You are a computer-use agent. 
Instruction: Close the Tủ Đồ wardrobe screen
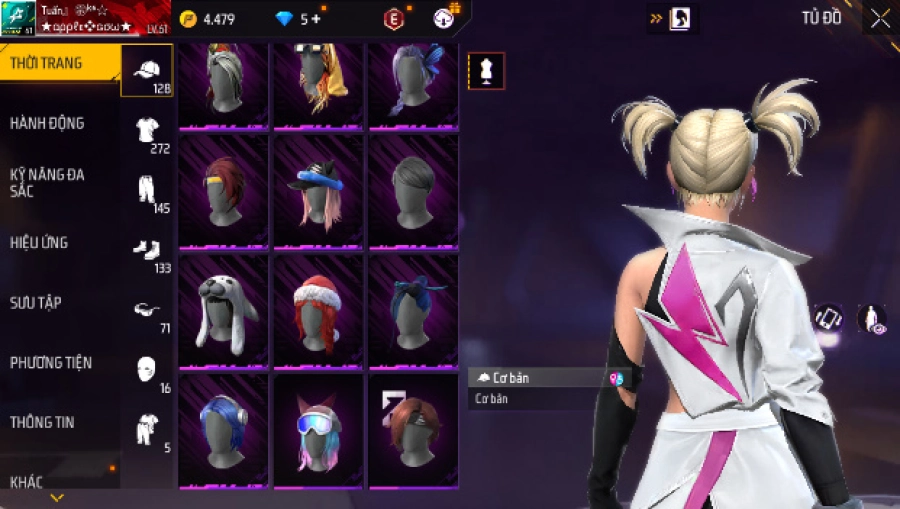click(880, 18)
